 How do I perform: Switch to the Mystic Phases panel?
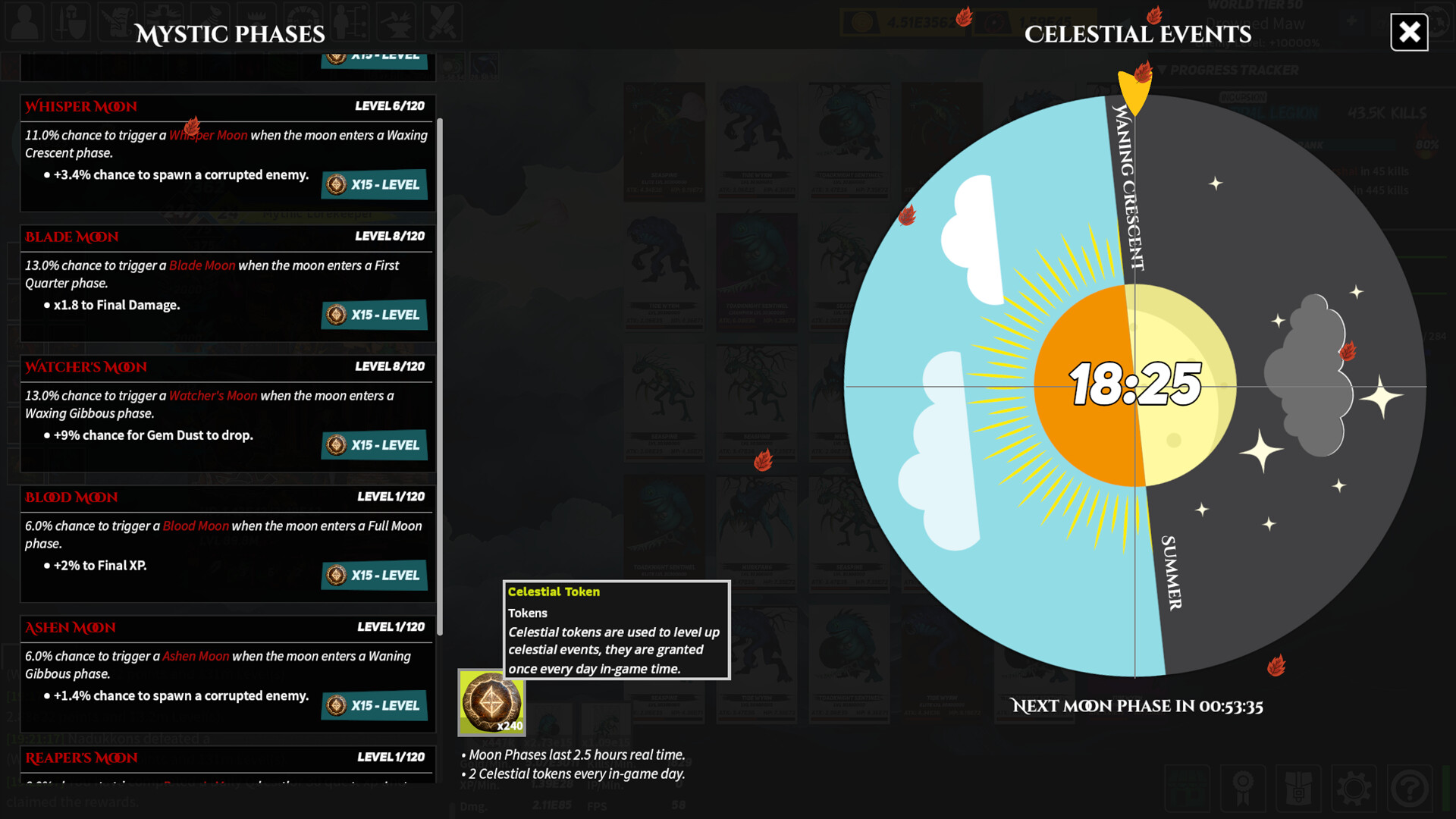(x=231, y=33)
